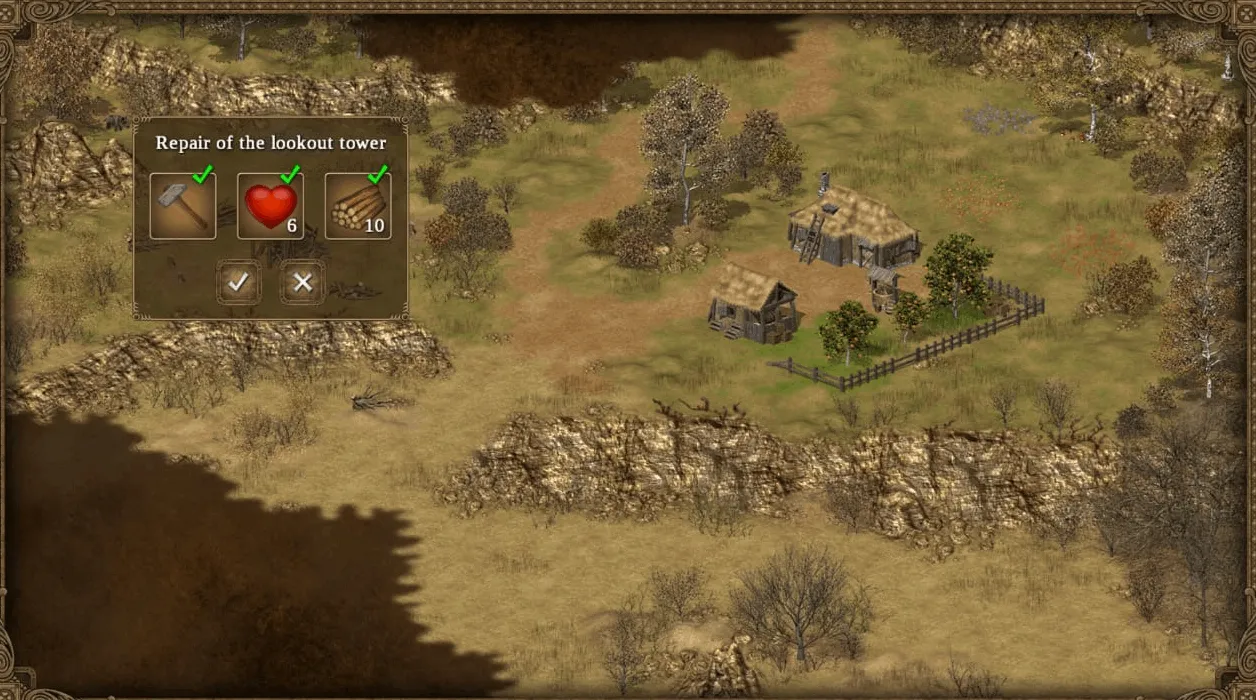Screen dimensions: 1256x700
Task: Select the hammer tool requirement icon
Action: tap(183, 206)
